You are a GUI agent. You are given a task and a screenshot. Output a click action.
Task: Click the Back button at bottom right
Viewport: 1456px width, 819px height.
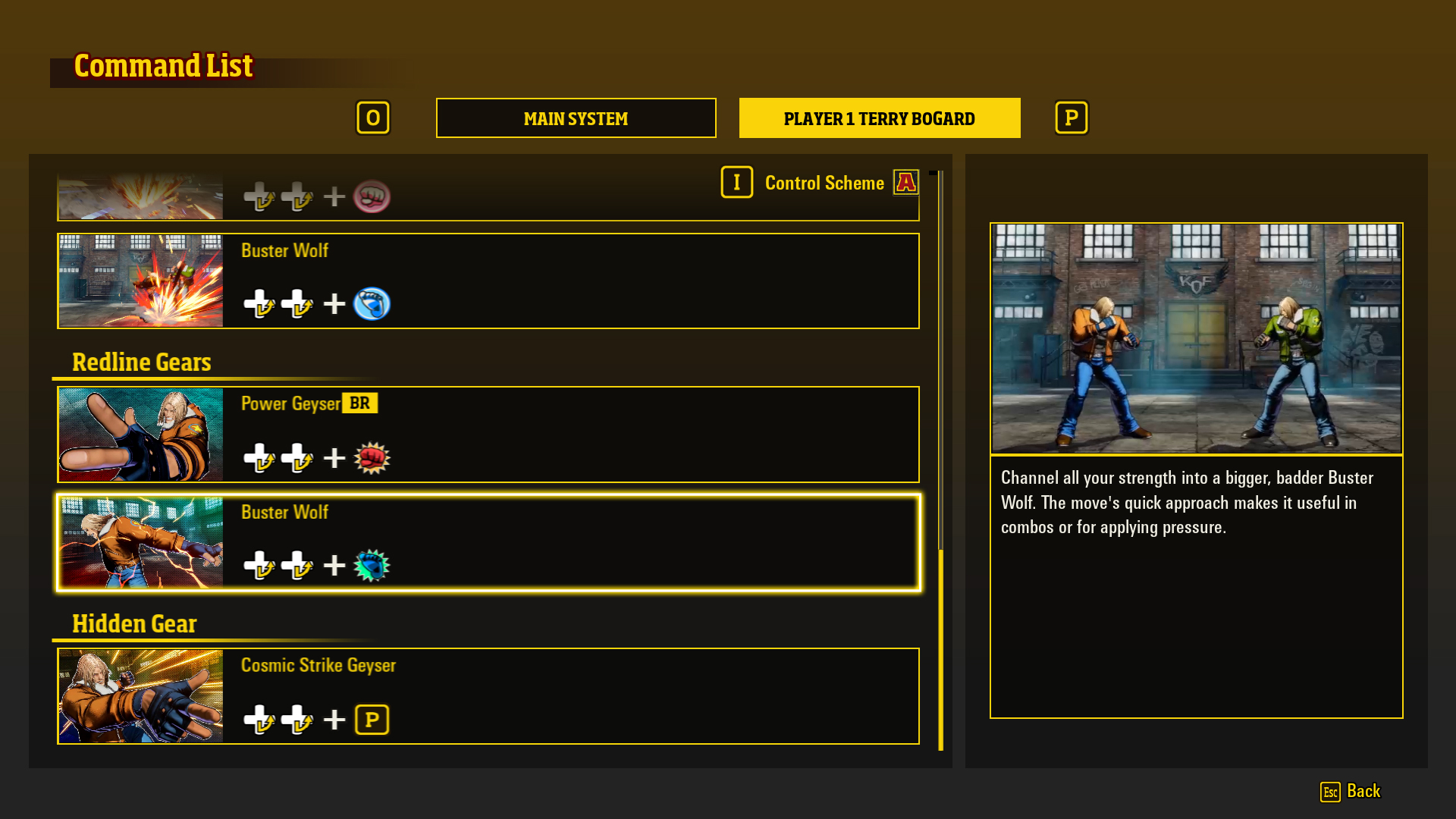tap(1365, 791)
